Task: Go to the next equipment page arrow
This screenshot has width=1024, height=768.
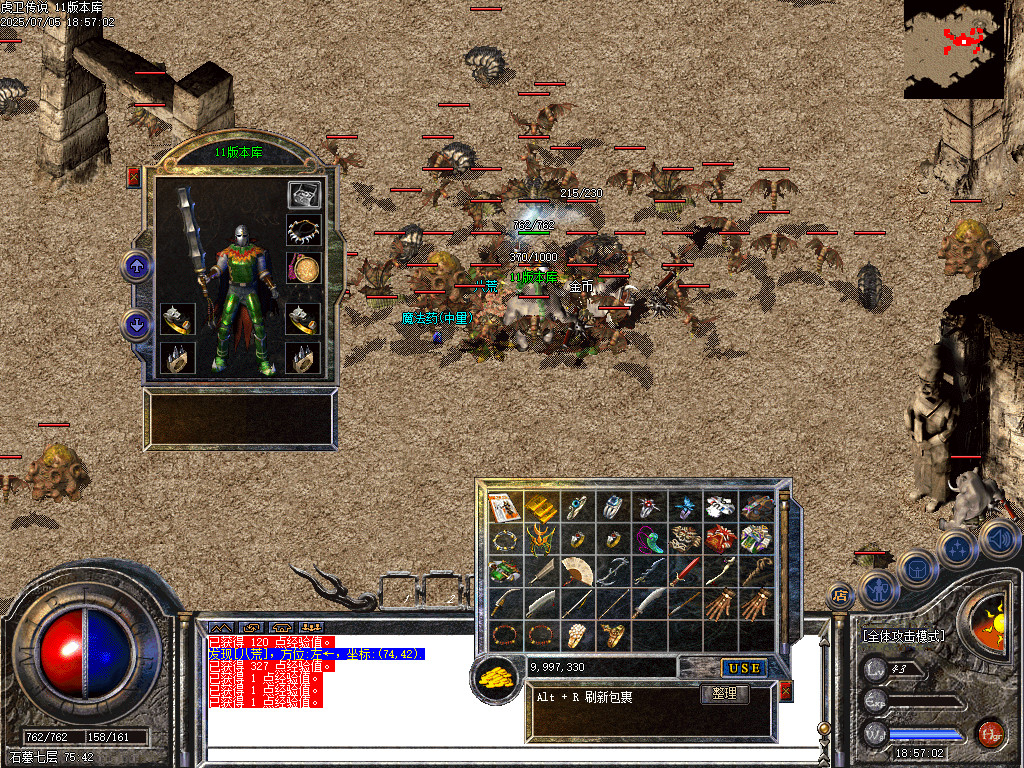Action: pos(137,324)
